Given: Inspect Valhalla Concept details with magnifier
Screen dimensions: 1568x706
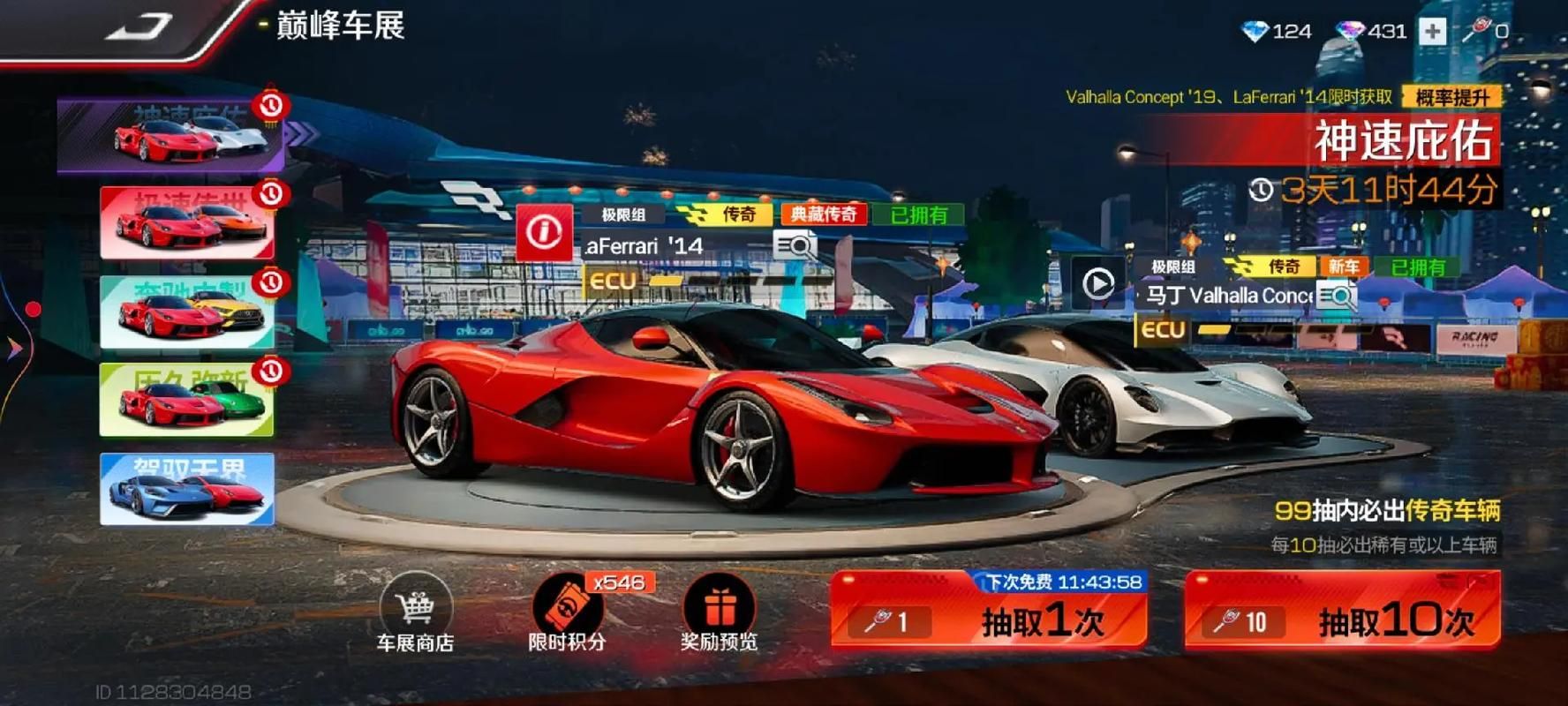Looking at the screenshot, I should coord(1337,296).
